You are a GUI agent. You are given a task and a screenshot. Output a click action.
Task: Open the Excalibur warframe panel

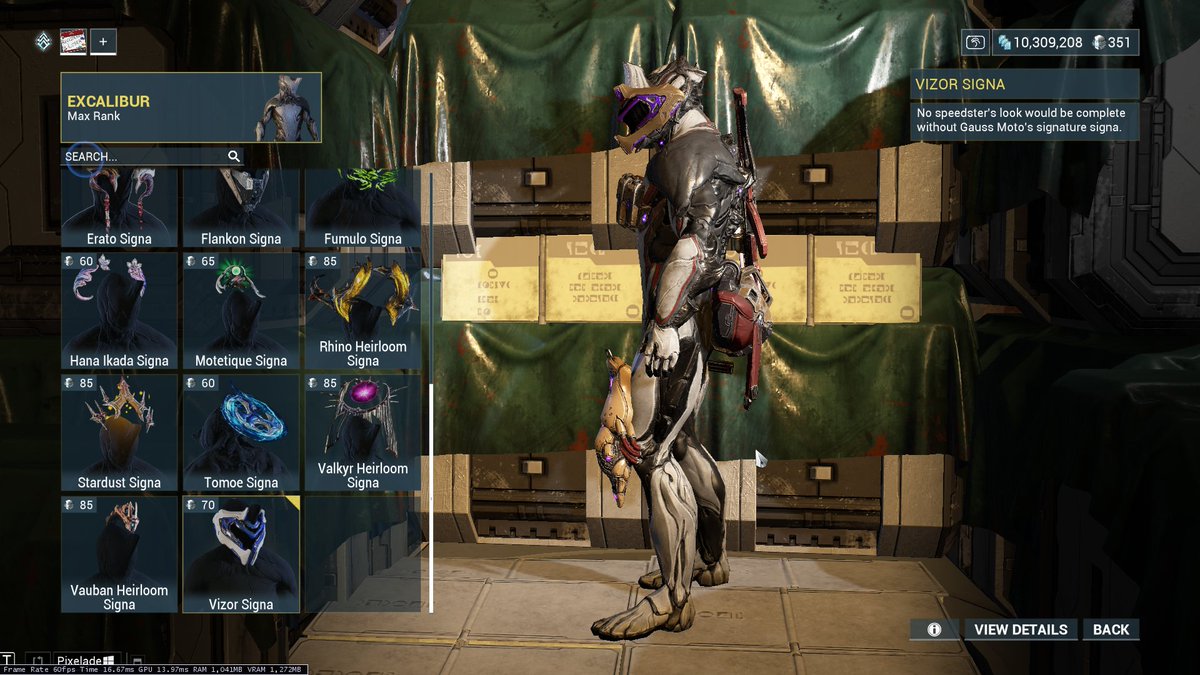point(191,107)
